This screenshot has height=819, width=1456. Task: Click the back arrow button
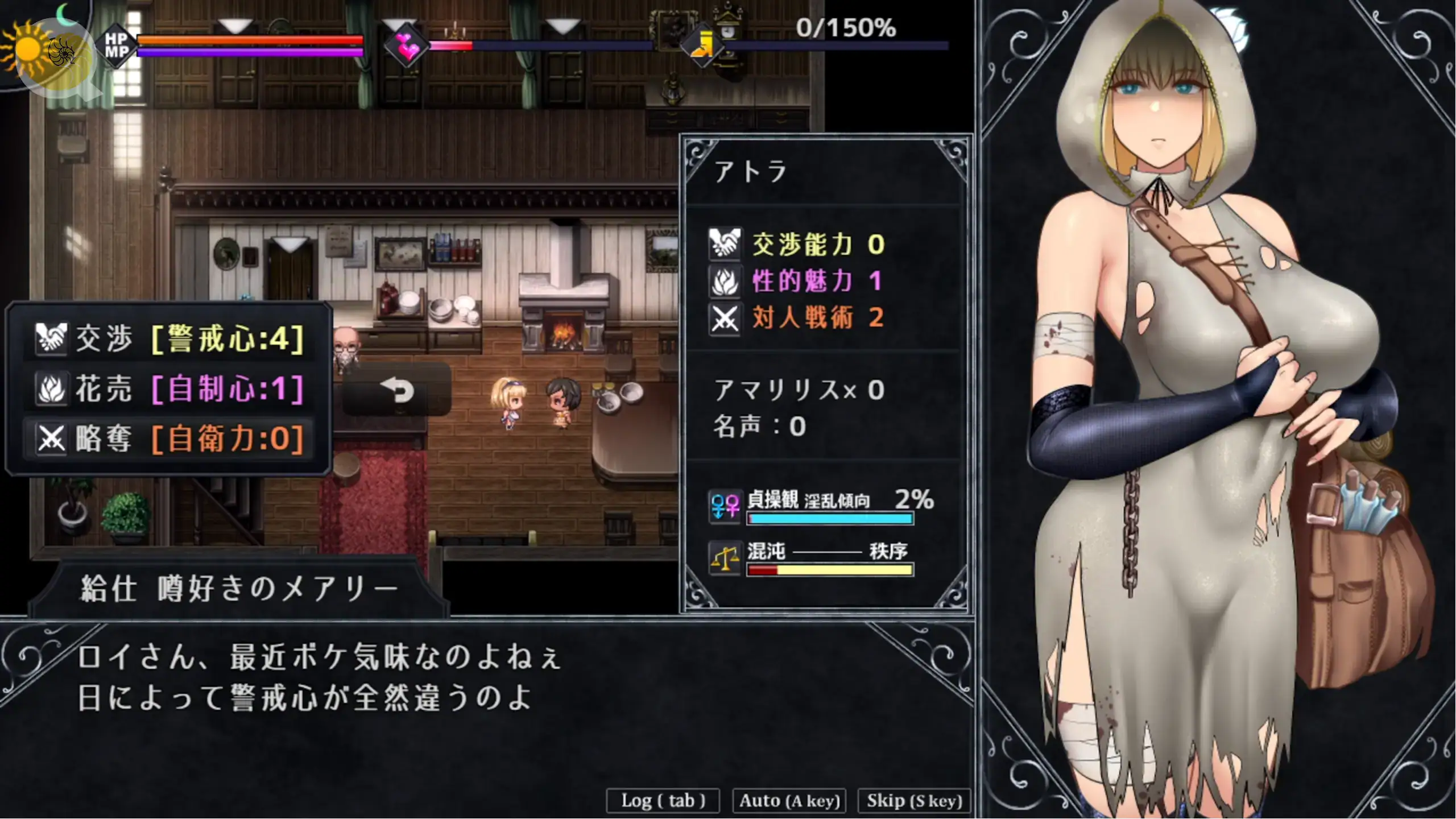coord(396,390)
